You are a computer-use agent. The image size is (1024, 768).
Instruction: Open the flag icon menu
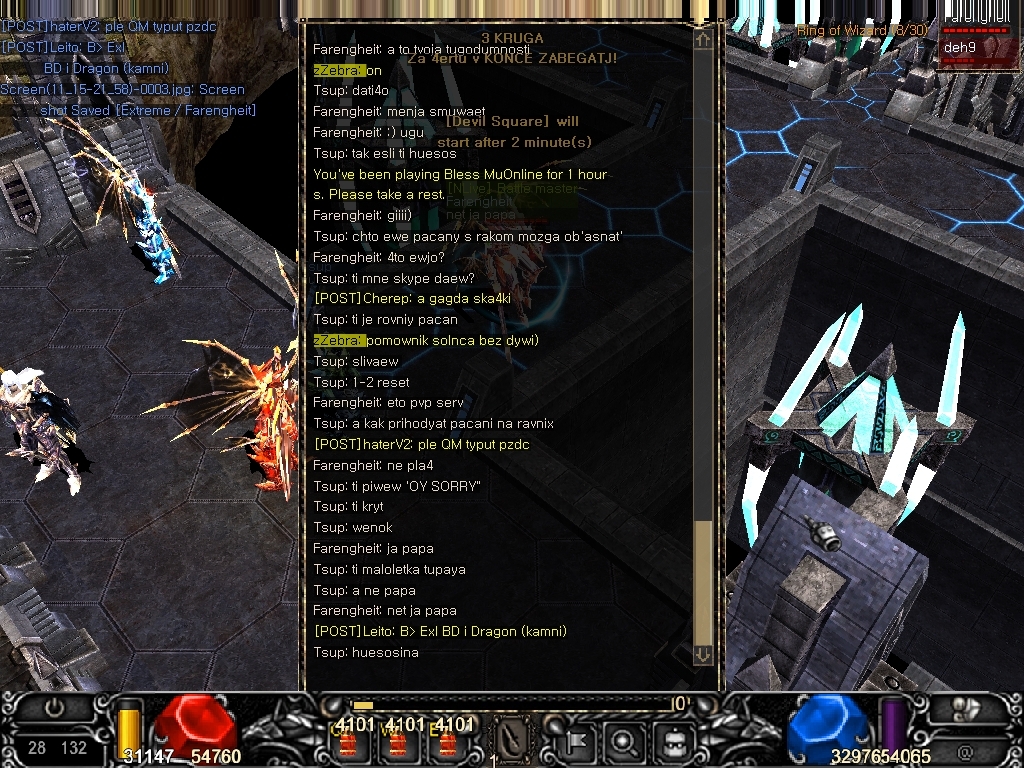578,741
